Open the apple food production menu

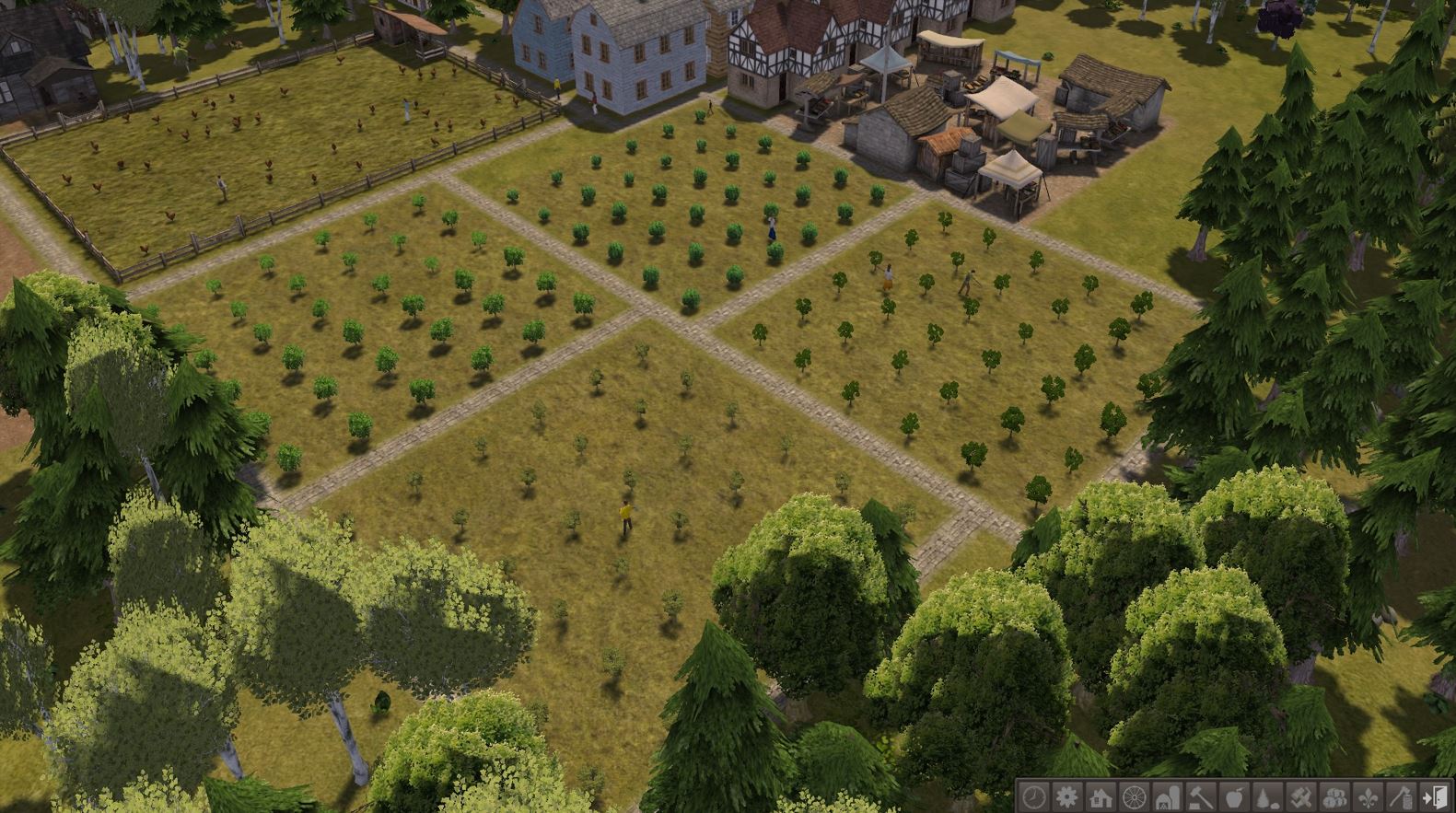tap(1233, 797)
